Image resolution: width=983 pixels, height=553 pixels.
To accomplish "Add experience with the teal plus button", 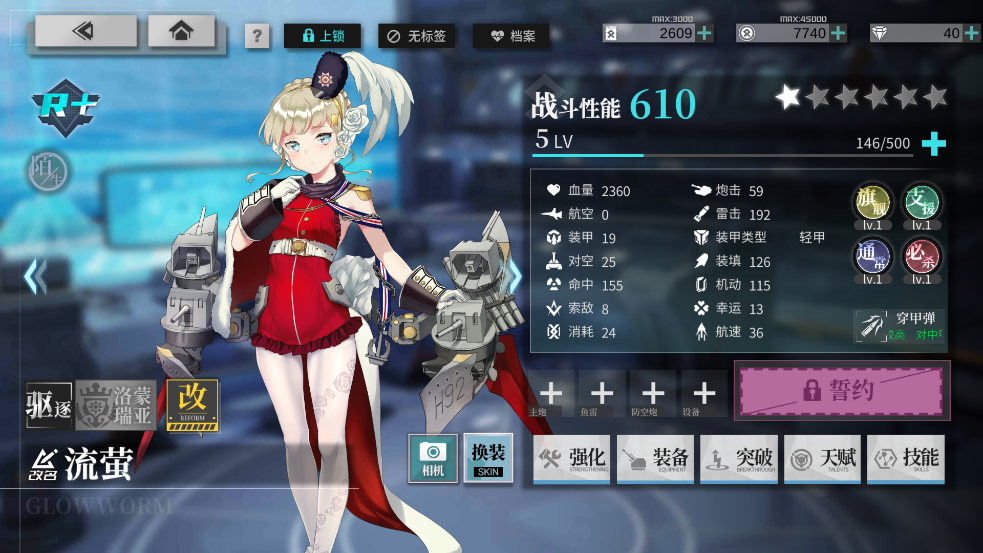I will coord(933,143).
